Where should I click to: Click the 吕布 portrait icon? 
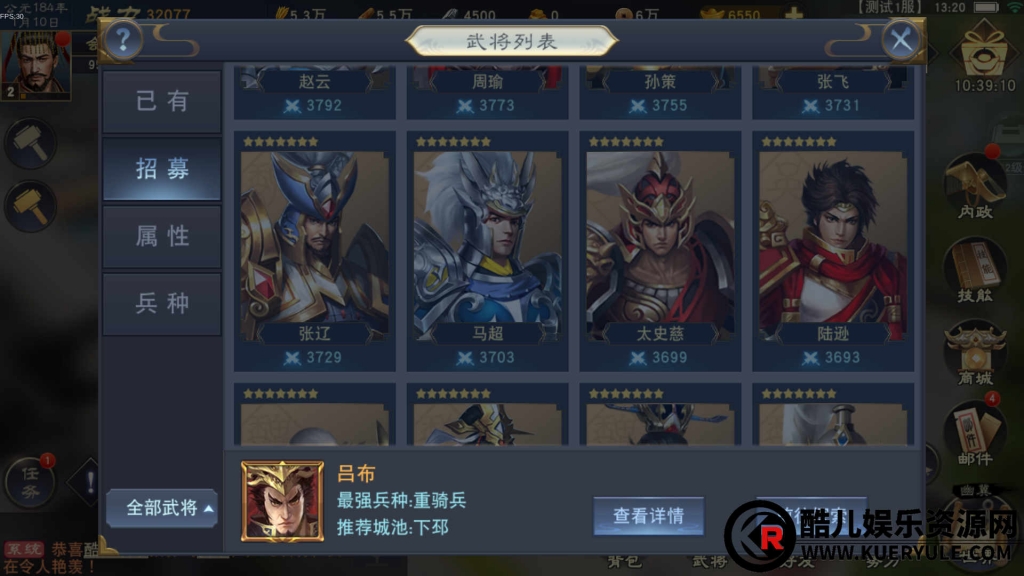click(282, 501)
